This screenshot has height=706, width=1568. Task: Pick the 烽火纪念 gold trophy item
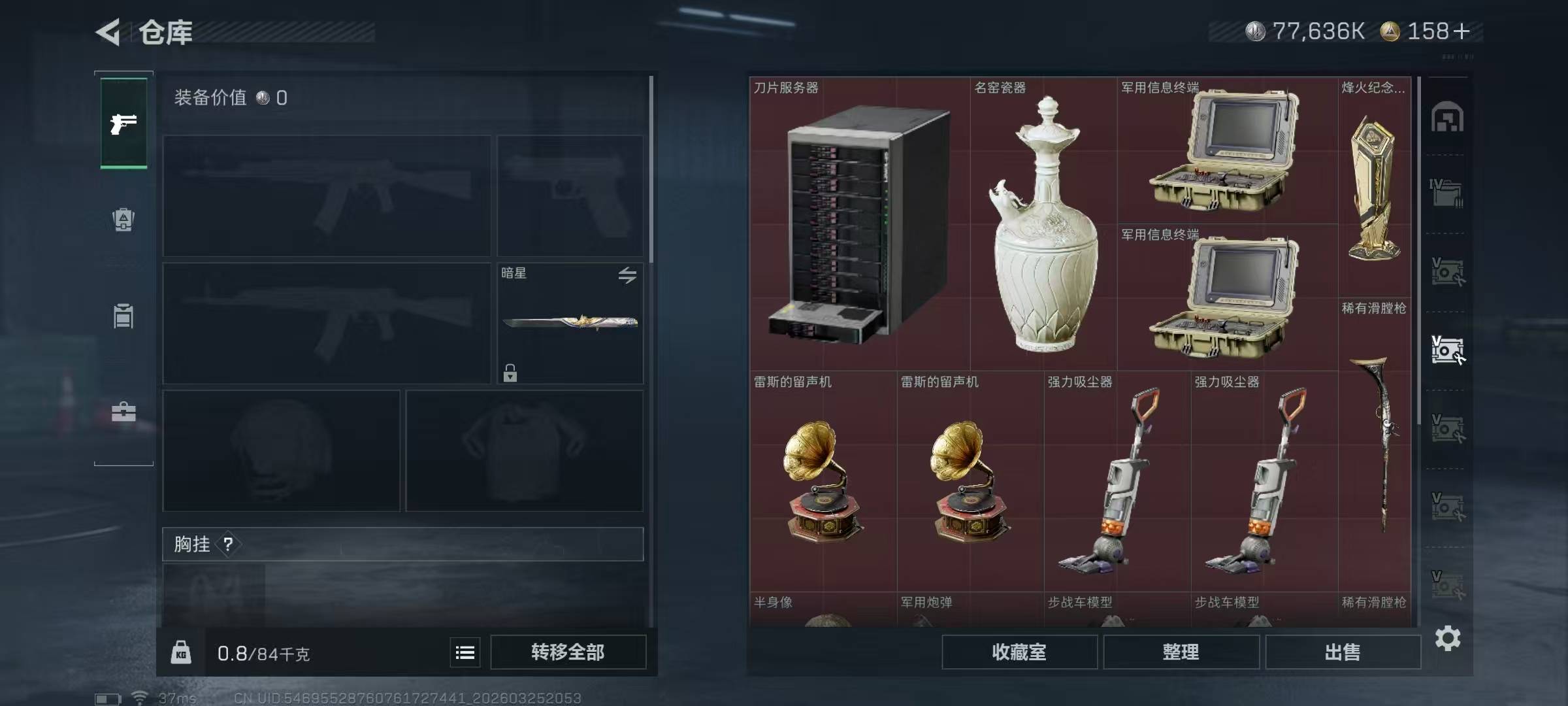[1374, 186]
